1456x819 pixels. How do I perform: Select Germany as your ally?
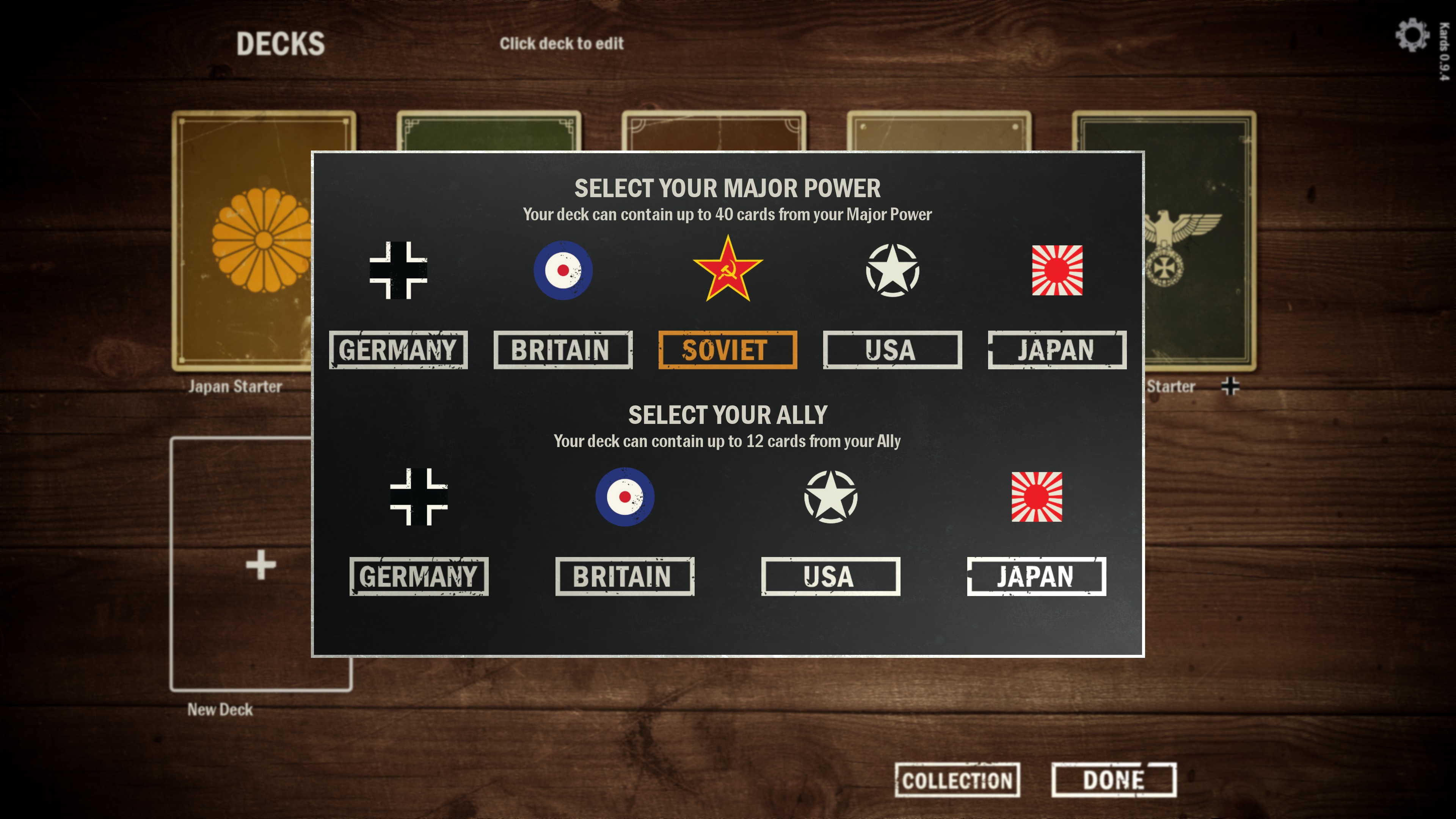pos(418,576)
